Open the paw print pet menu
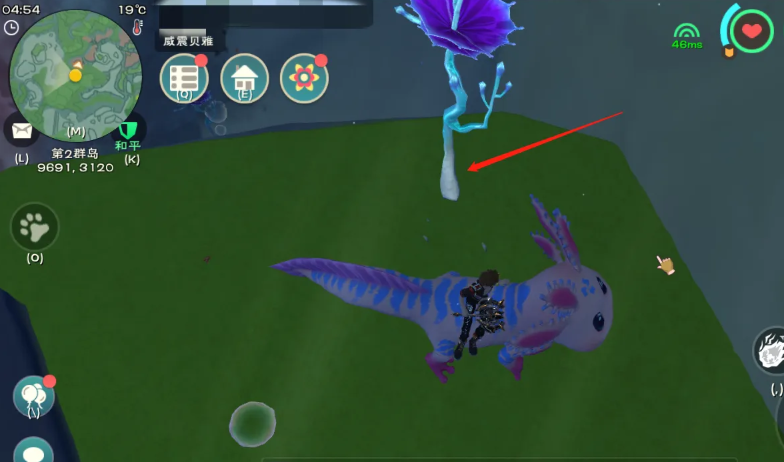Viewport: 784px width, 462px height. (x=35, y=227)
